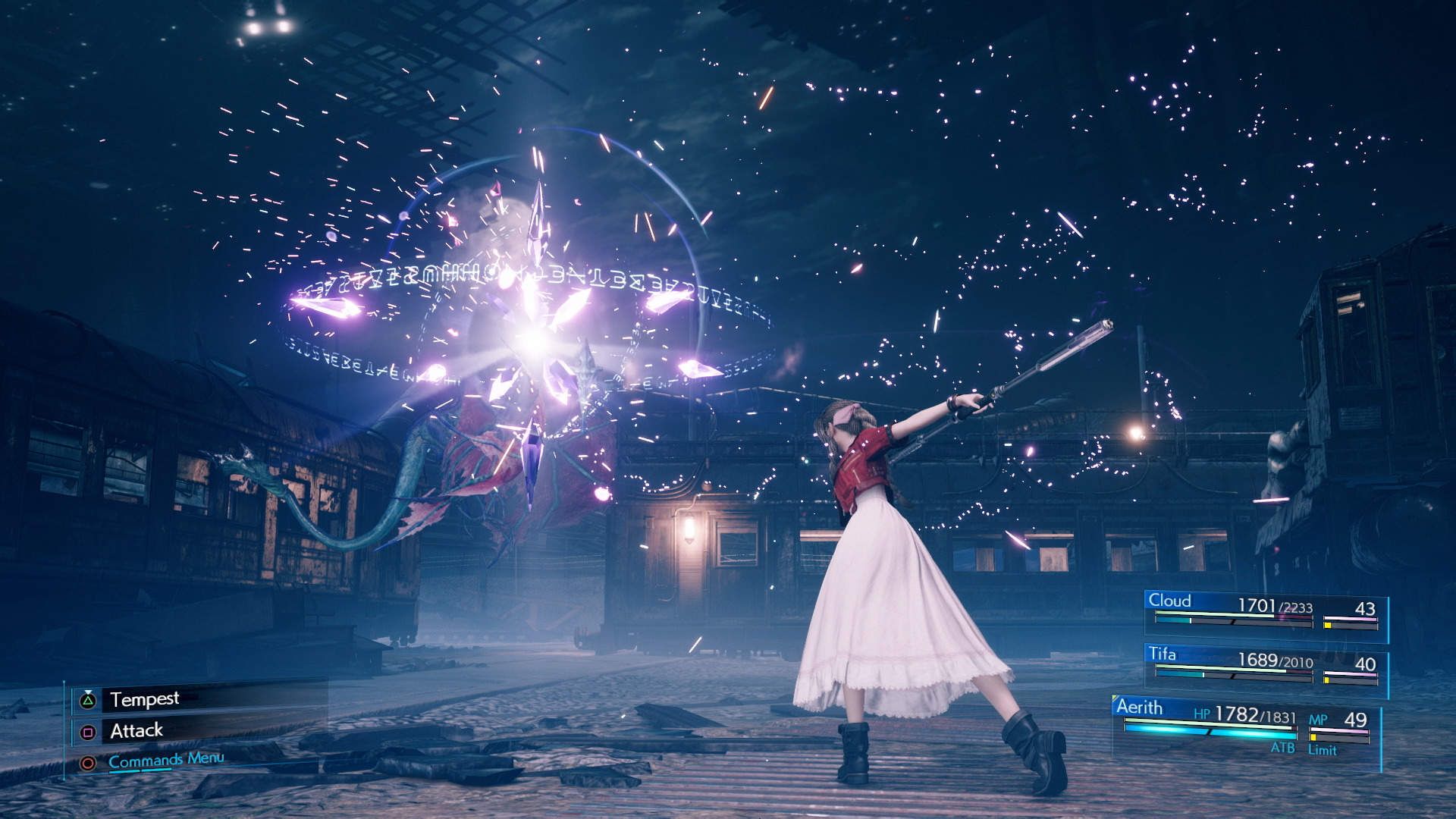Click the Square button icon beside Attack
The width and height of the screenshot is (1456, 819).
tap(88, 731)
